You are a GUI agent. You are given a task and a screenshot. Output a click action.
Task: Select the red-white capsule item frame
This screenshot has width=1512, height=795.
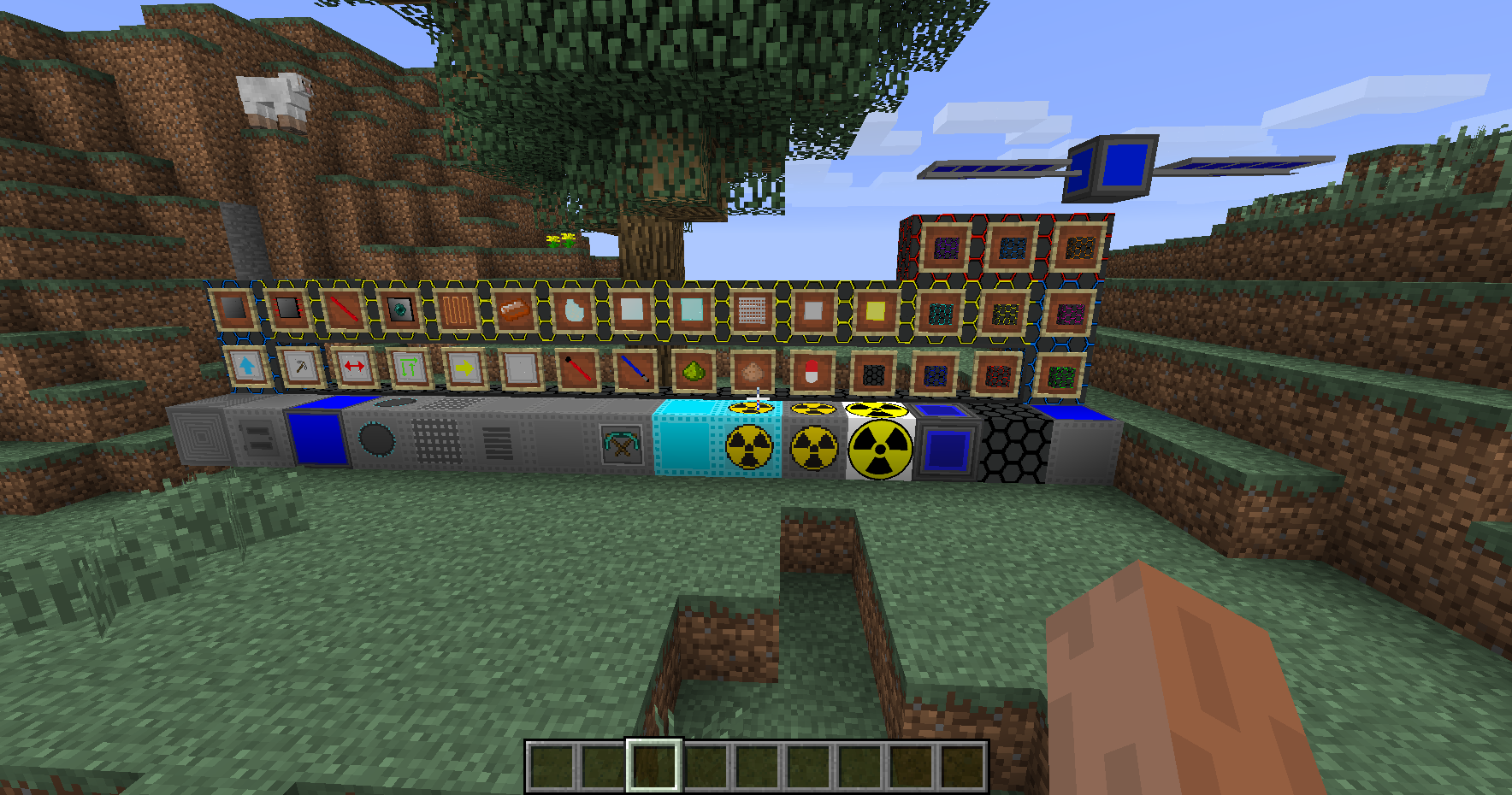coord(812,371)
